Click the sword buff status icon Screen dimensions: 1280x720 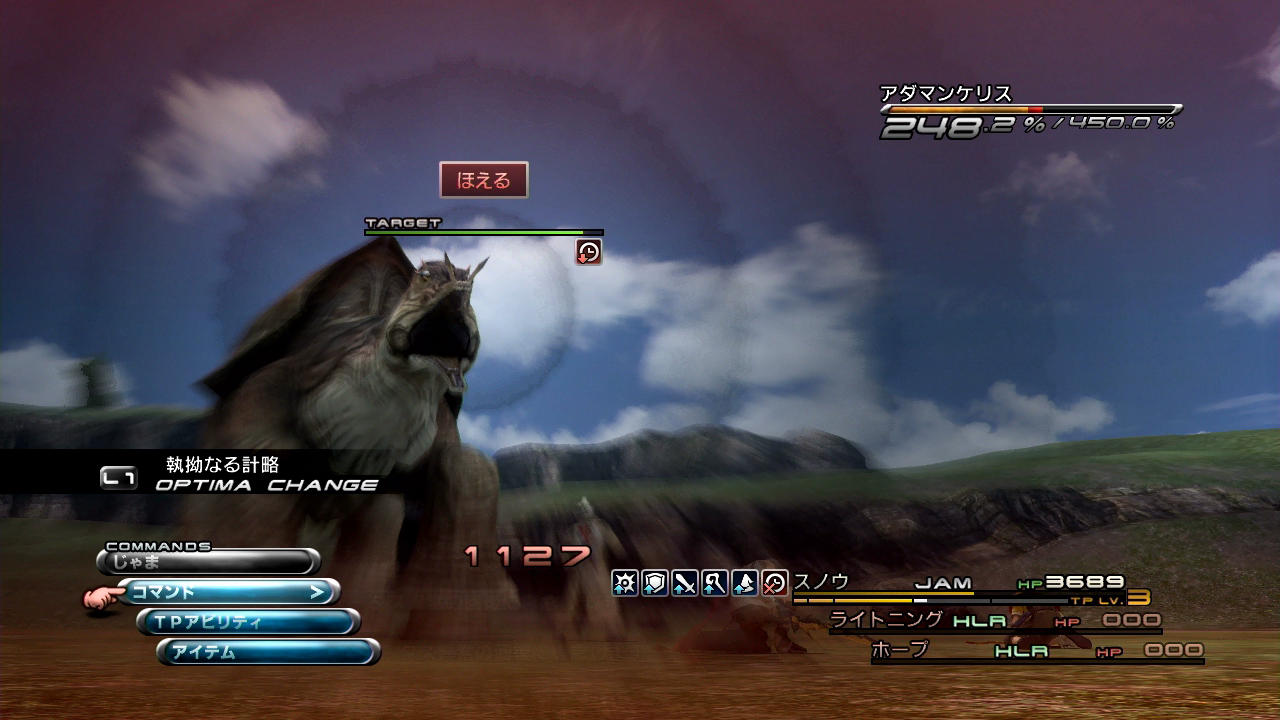(685, 583)
